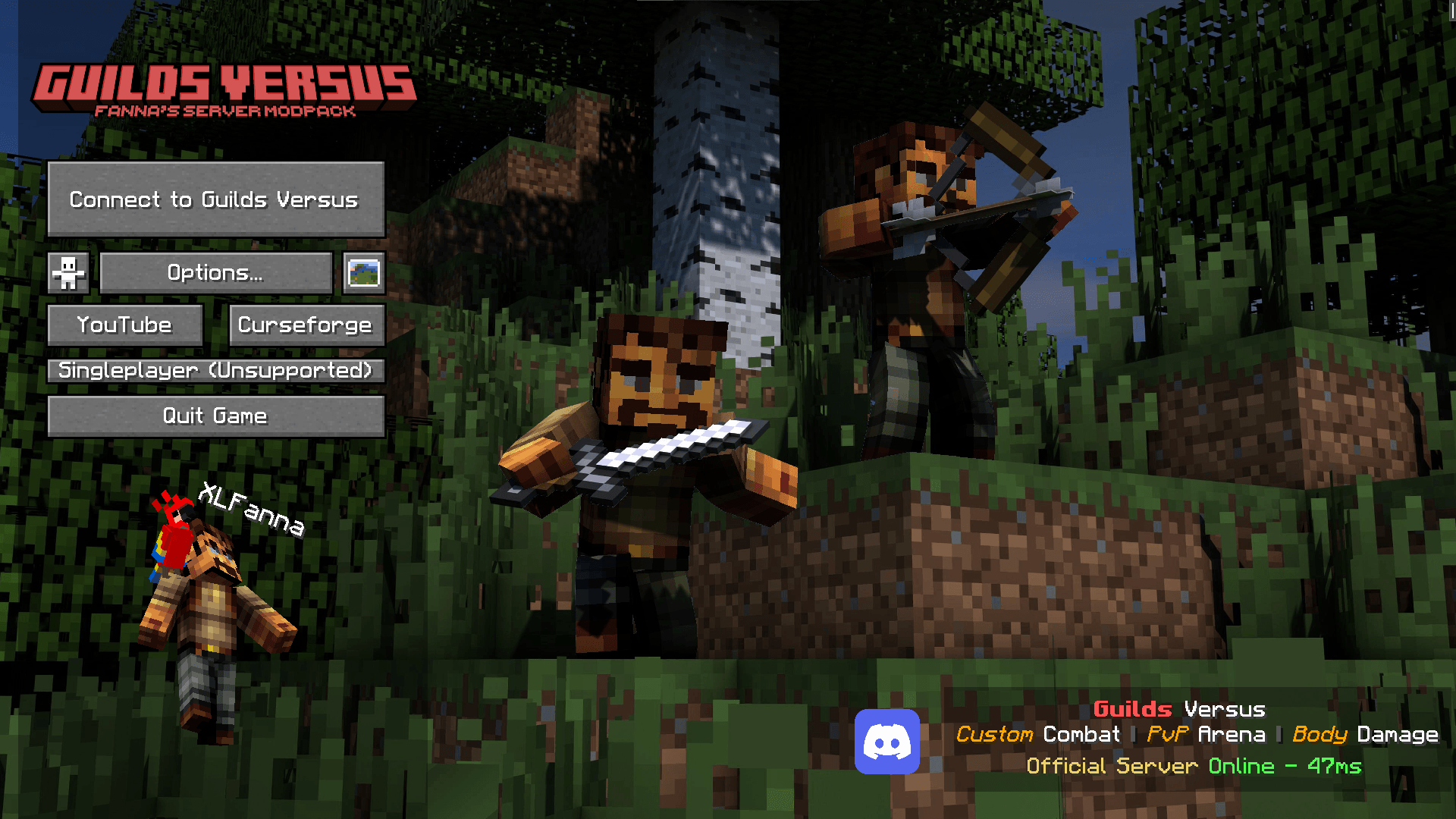Open the YouTube channel link
This screenshot has height=819, width=1456.
tap(124, 325)
